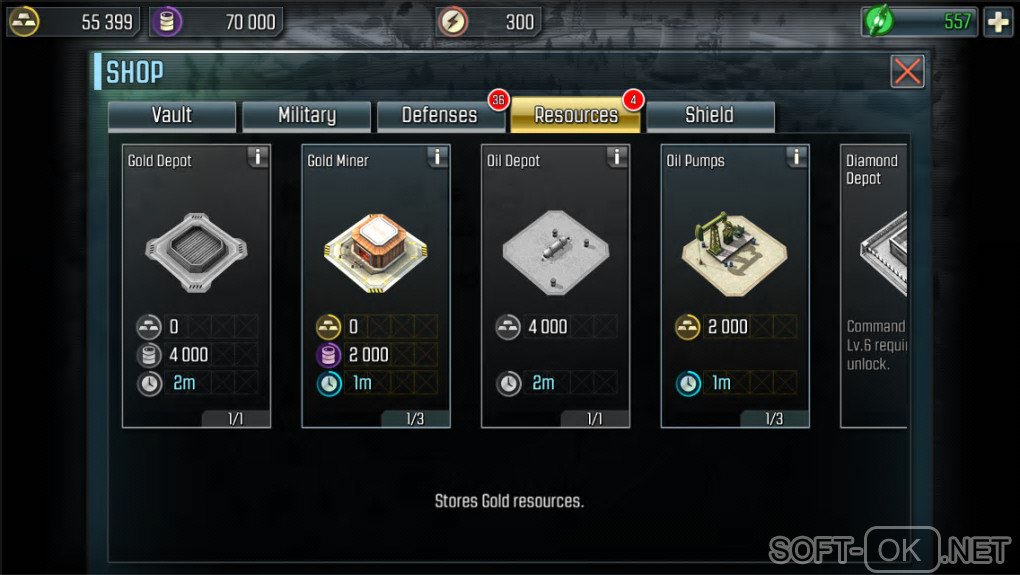The height and width of the screenshot is (575, 1020).
Task: View Oil Depot info details
Action: (617, 157)
